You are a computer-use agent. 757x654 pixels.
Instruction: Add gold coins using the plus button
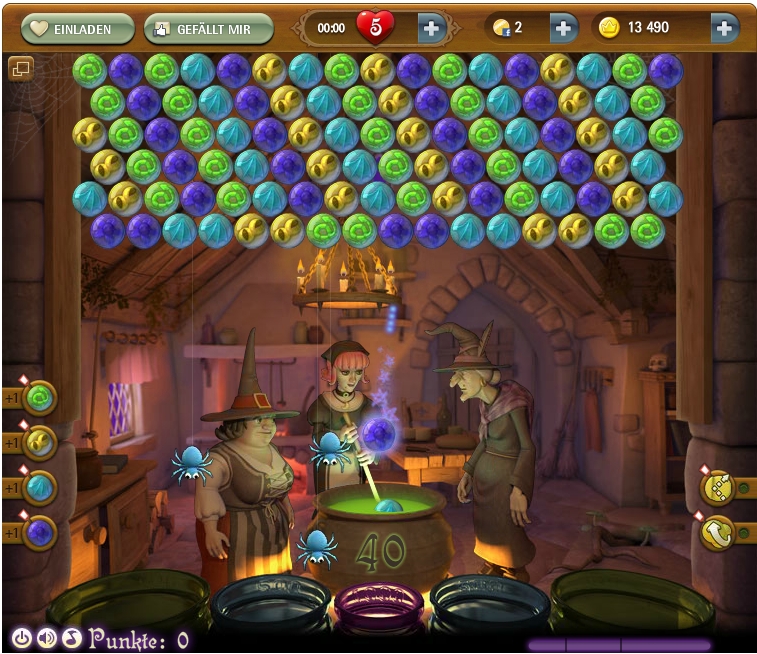[x=724, y=29]
